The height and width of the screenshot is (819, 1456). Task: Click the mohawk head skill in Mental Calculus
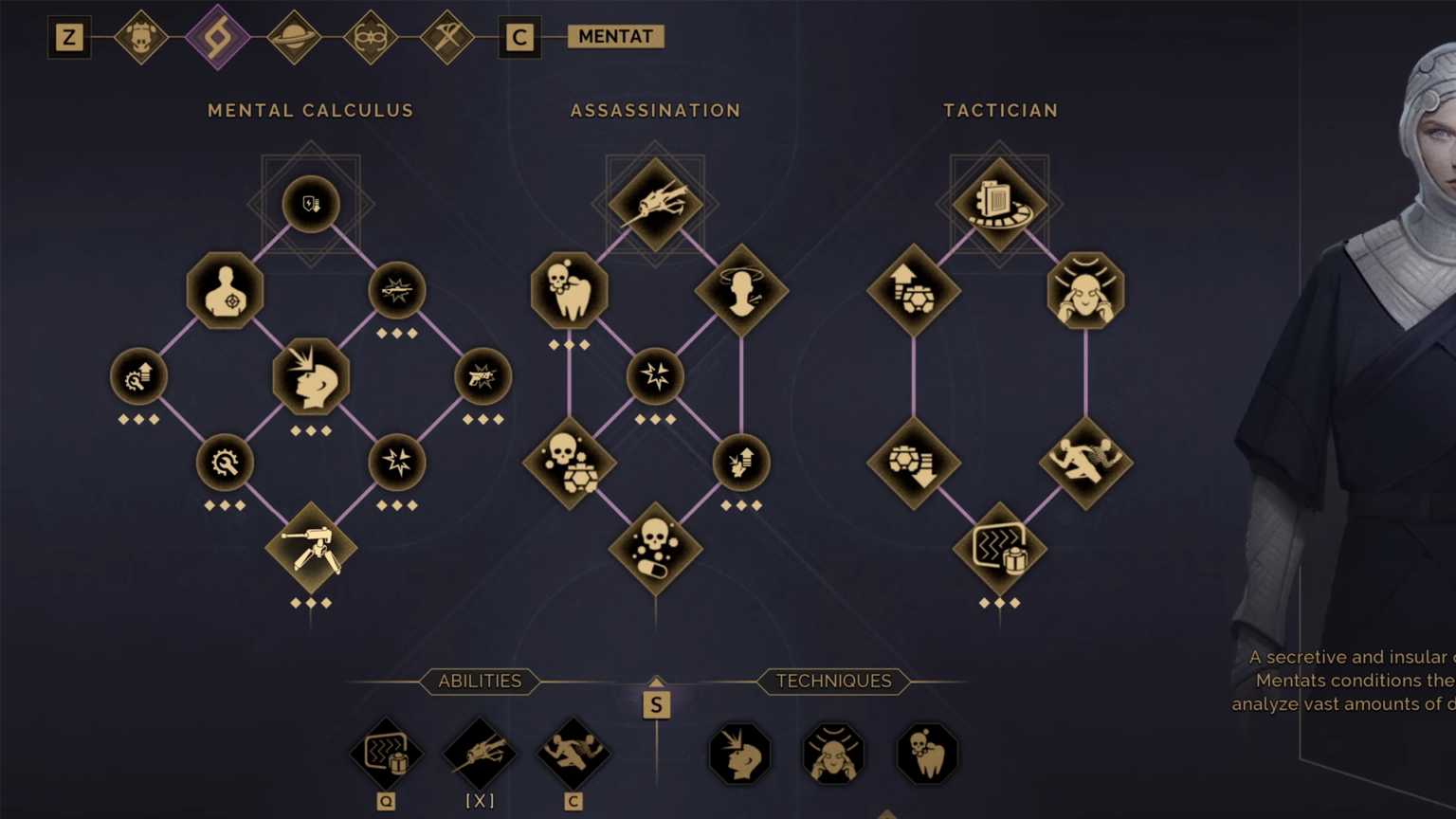click(x=311, y=377)
